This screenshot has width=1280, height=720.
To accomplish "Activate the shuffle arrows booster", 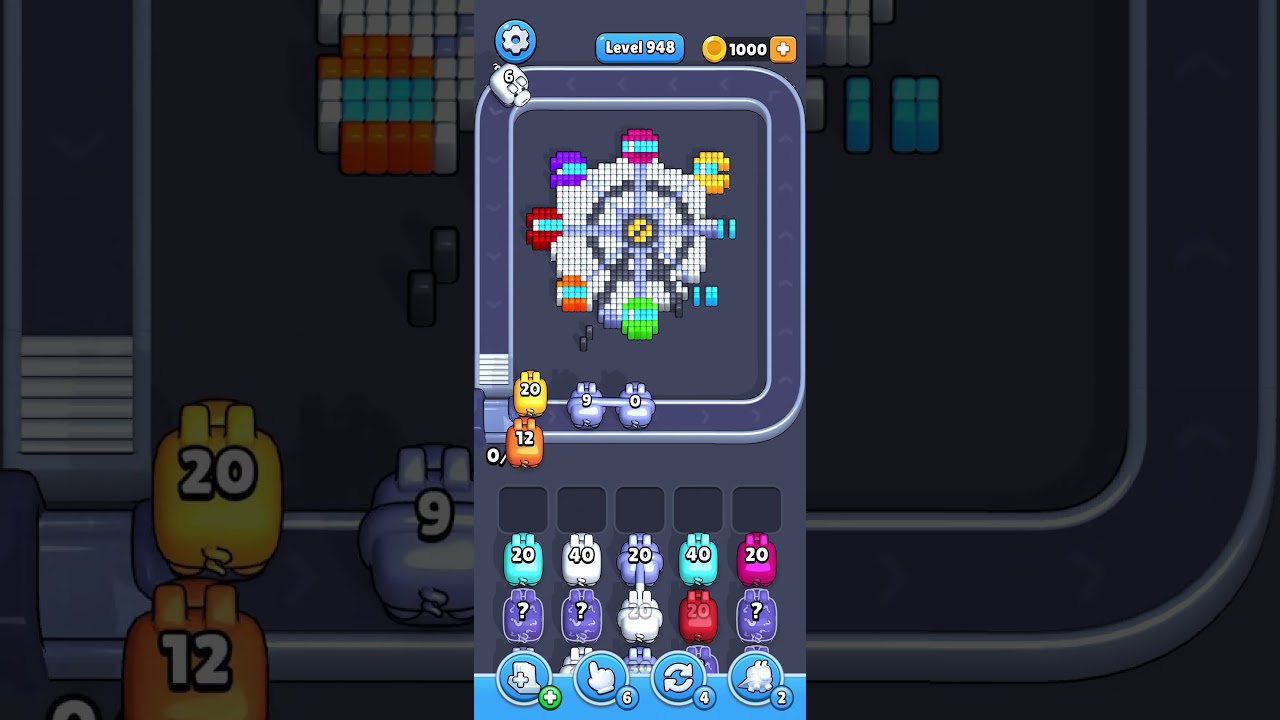I will [677, 680].
